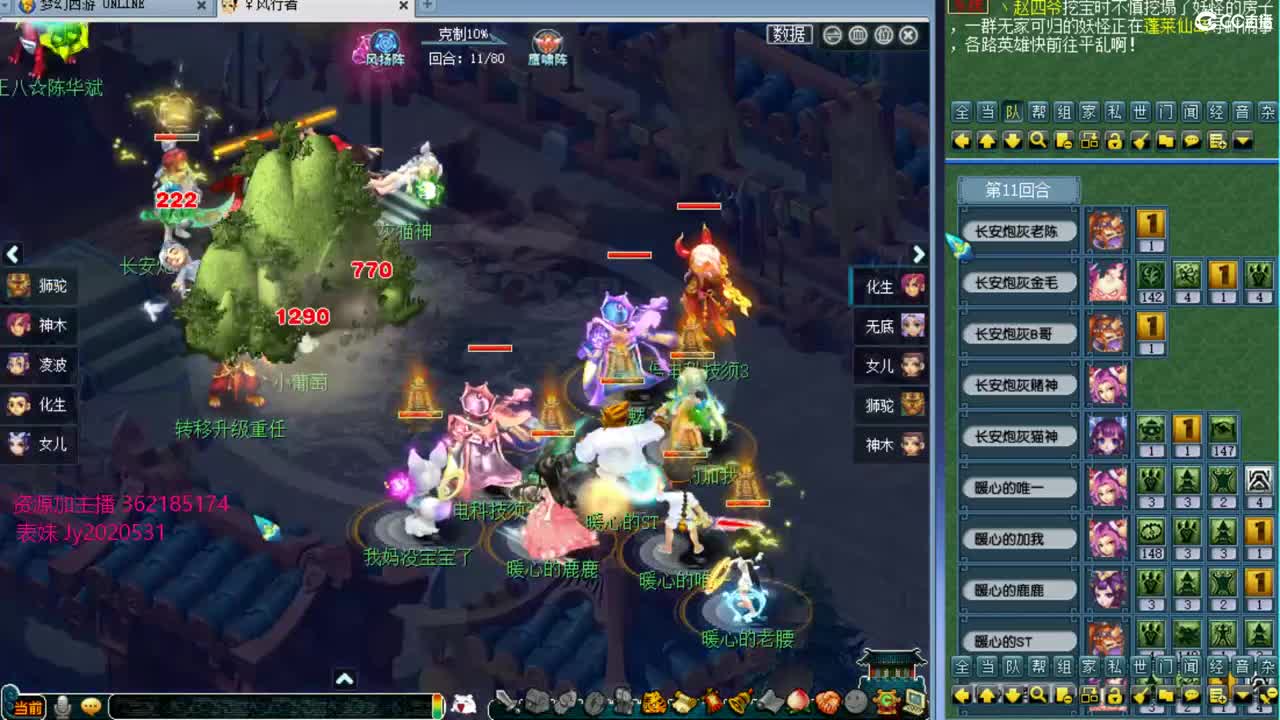This screenshot has height=720, width=1280.
Task: Switch to the 私 private chat tab
Action: pyautogui.click(x=1117, y=111)
